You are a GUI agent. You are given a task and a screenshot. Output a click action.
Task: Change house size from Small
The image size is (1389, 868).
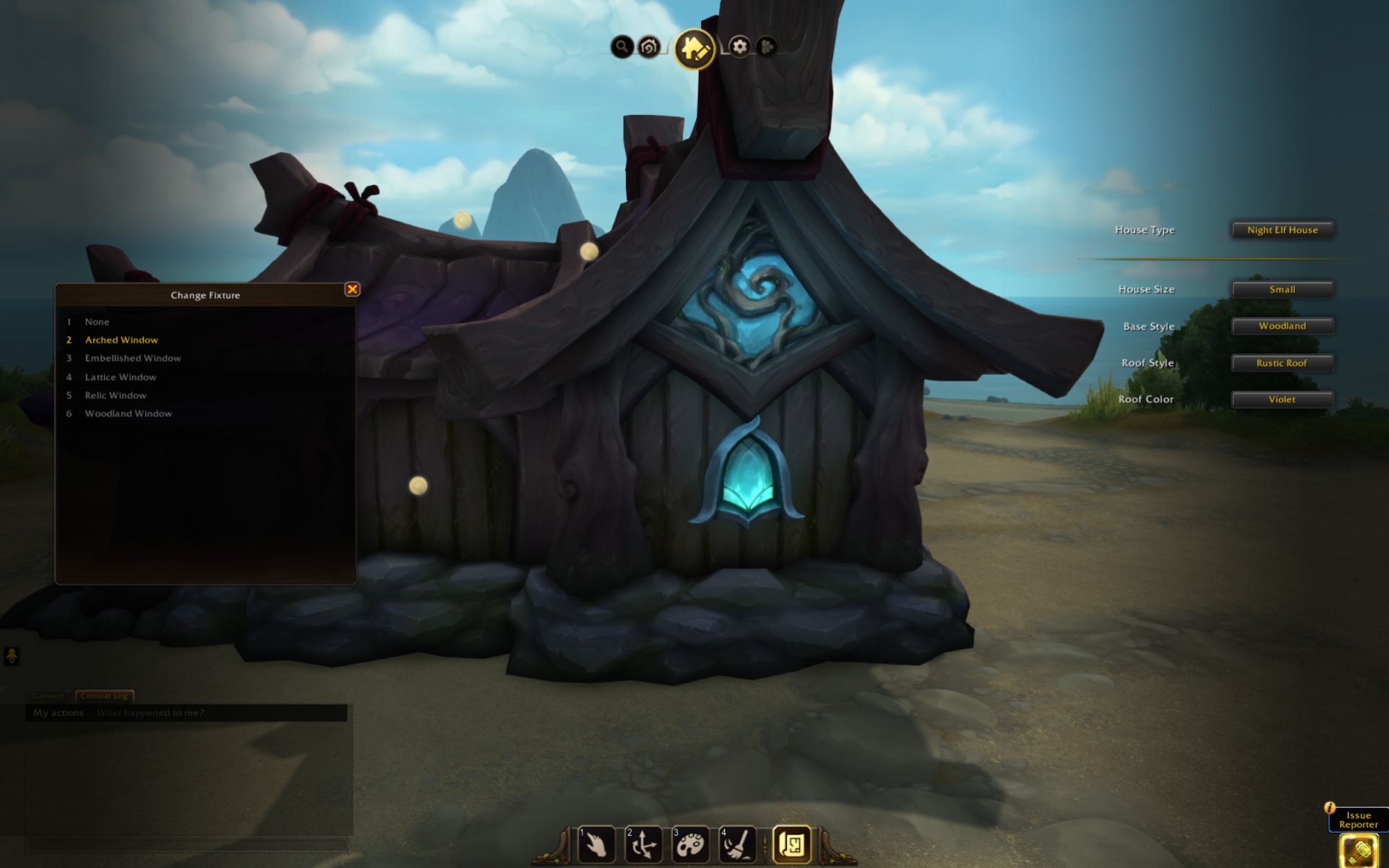[x=1282, y=289]
